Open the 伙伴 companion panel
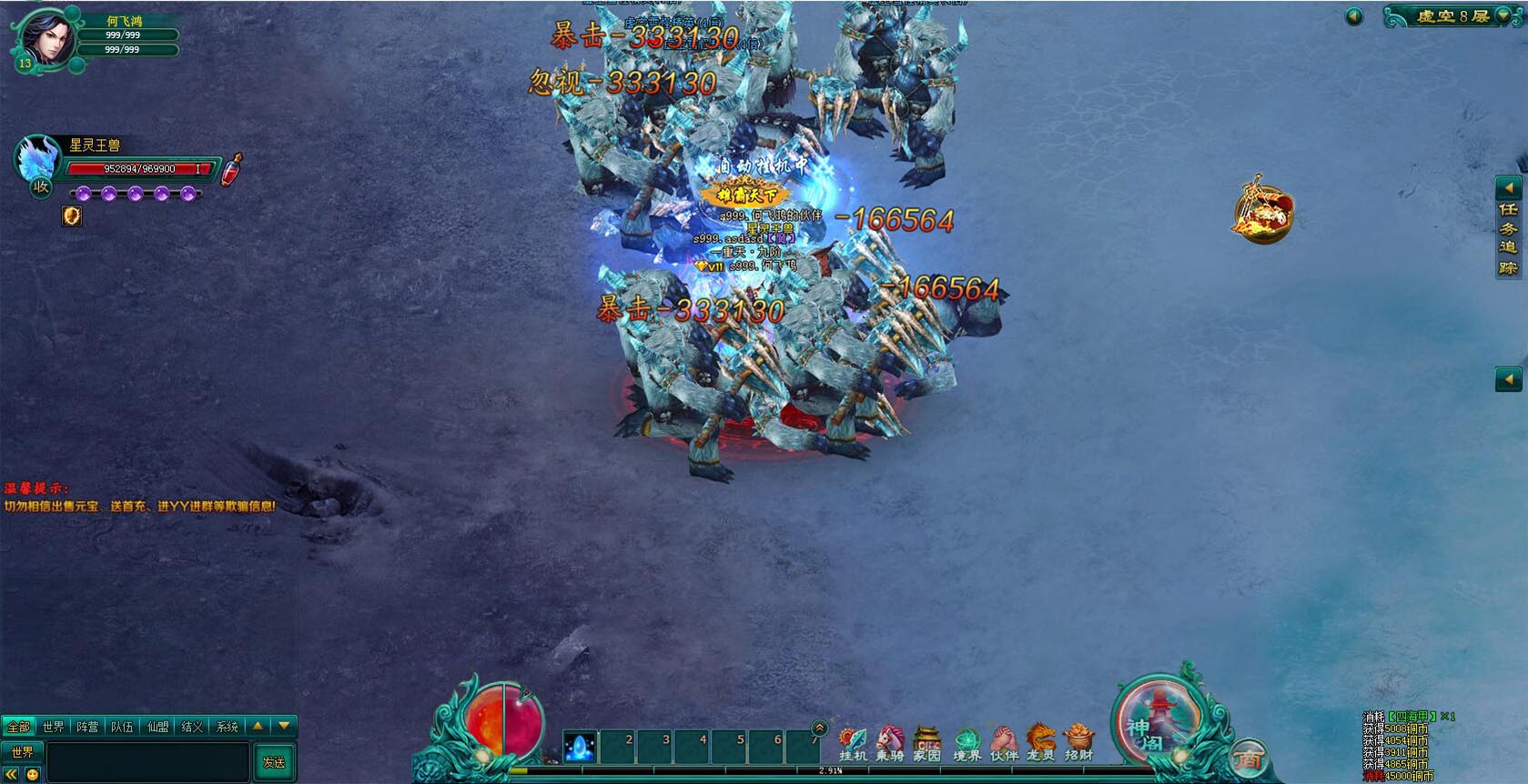 click(x=1003, y=742)
